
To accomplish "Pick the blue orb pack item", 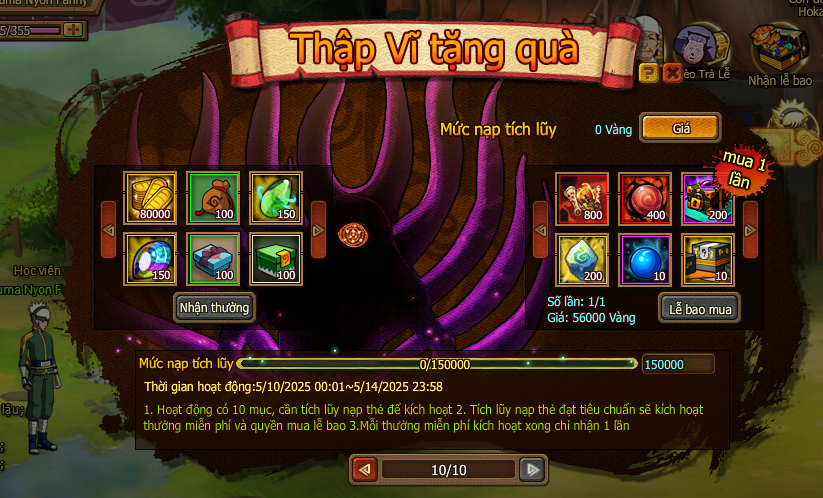I will [x=644, y=259].
